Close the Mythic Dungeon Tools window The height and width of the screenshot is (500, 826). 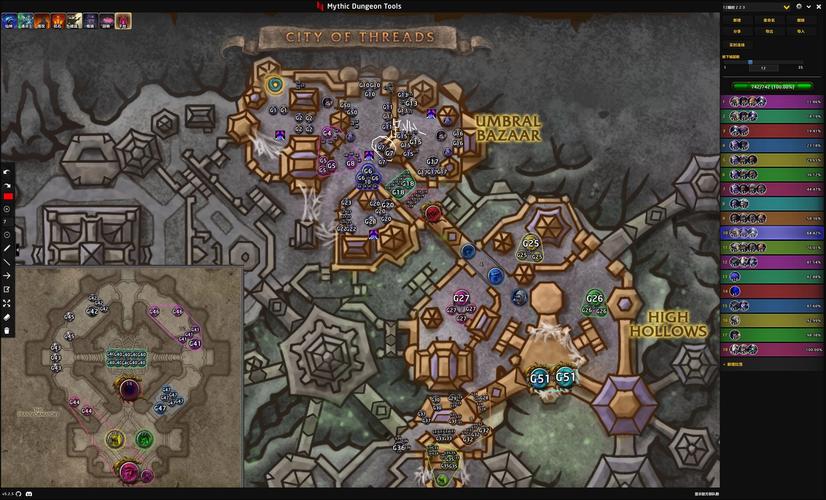point(819,6)
